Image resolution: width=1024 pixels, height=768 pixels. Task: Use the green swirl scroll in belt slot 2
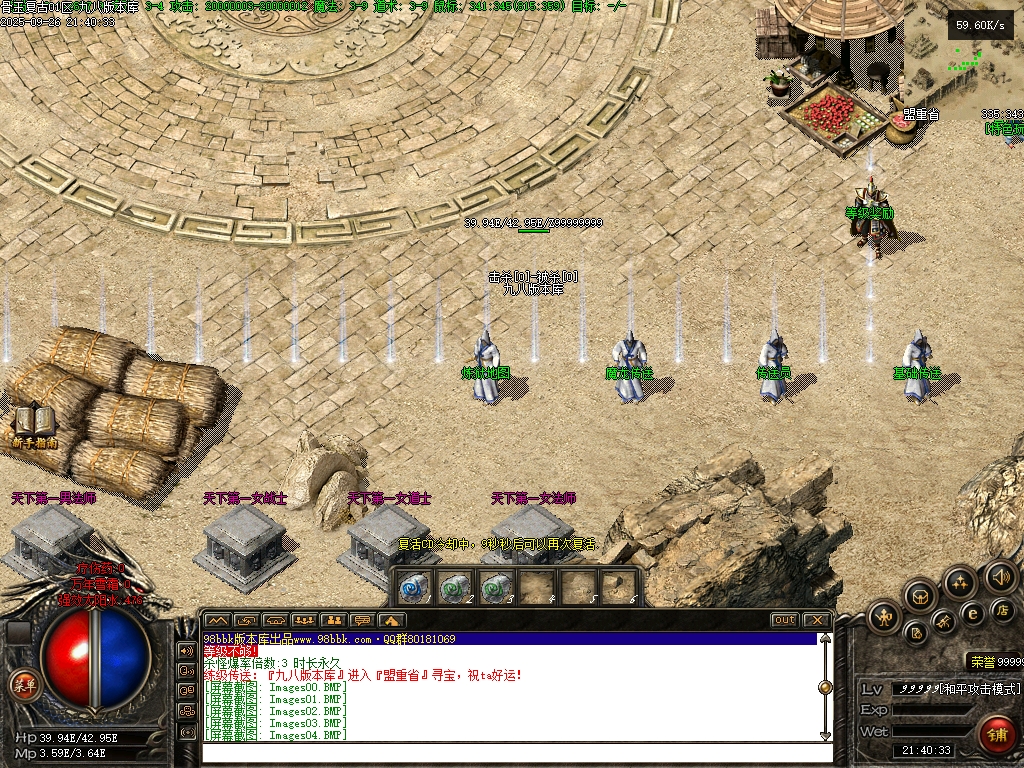click(x=454, y=587)
